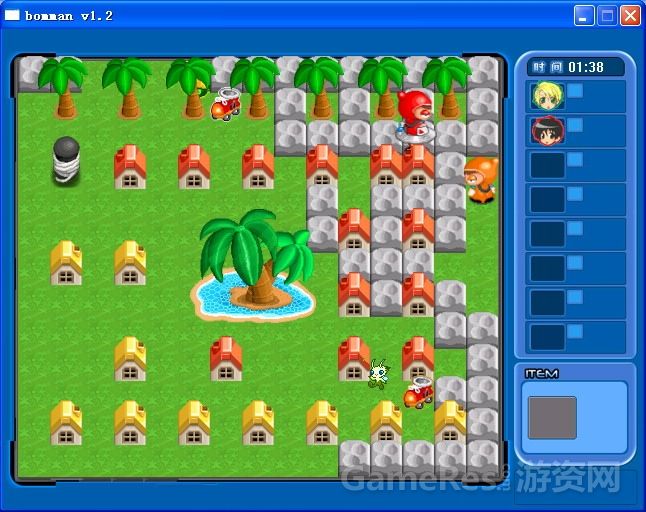
Task: Minimize the bomman game window
Action: pyautogui.click(x=584, y=16)
